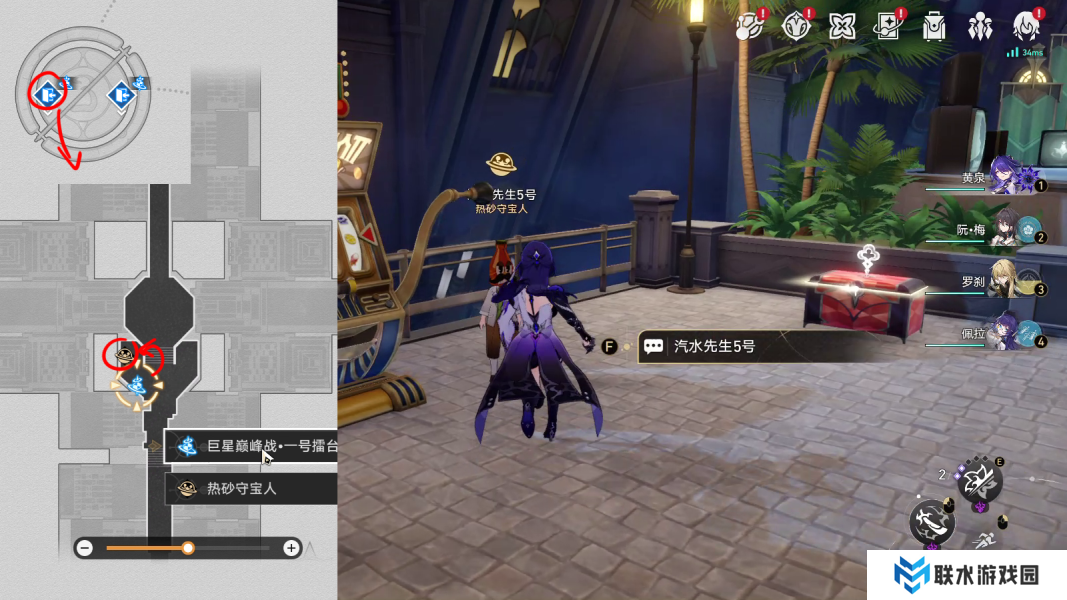Click the left circled teleport marker on map
The image size is (1067, 600).
click(x=46, y=94)
